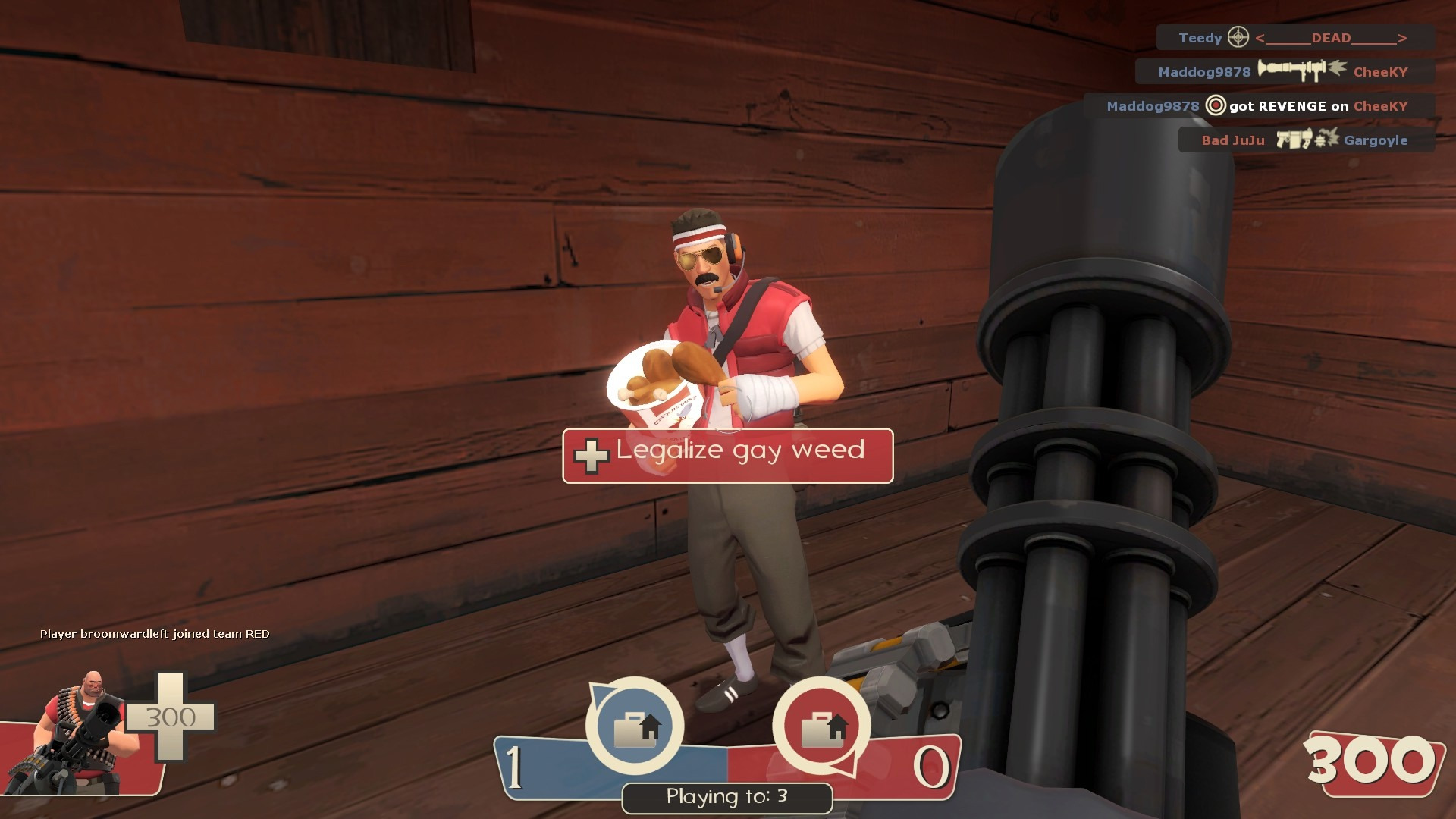This screenshot has height=819, width=1456.
Task: Click the red team intelligence briefcase icon
Action: (x=822, y=726)
